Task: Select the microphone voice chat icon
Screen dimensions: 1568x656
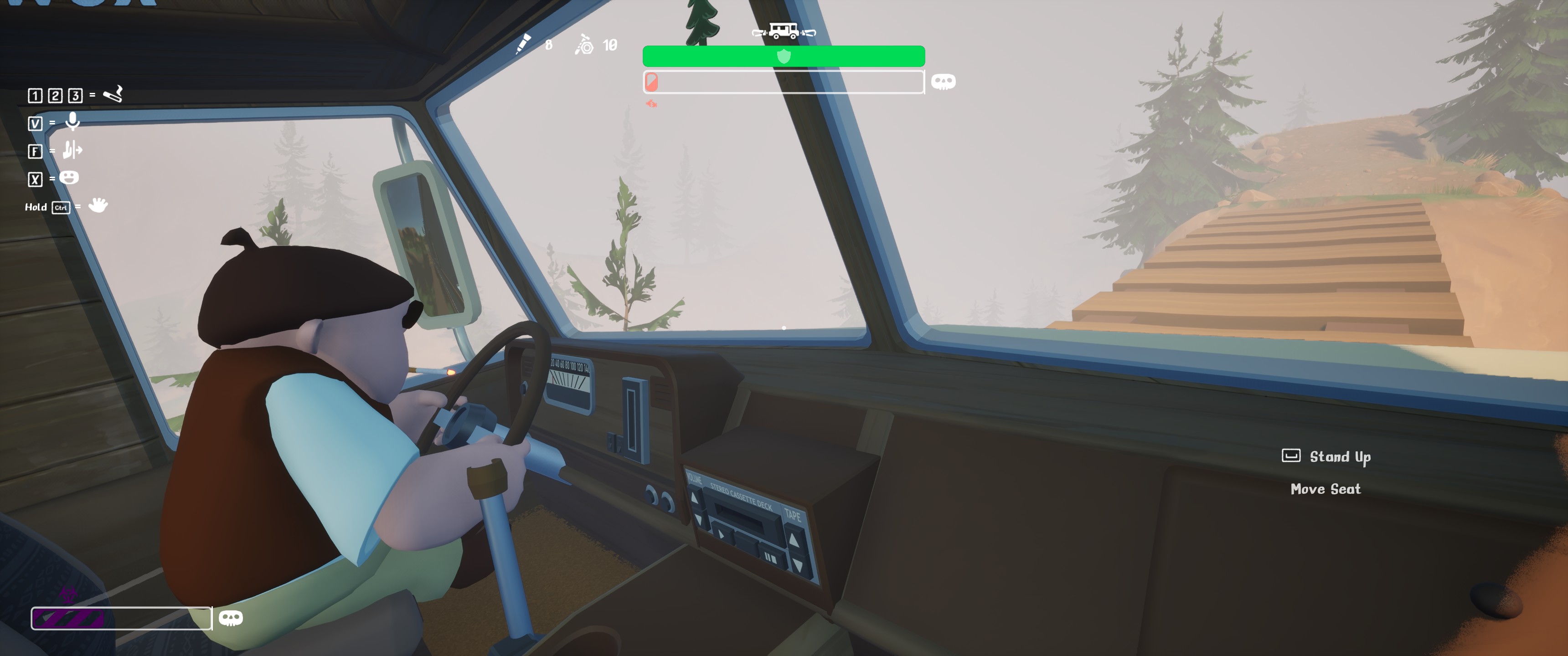Action: (x=72, y=122)
